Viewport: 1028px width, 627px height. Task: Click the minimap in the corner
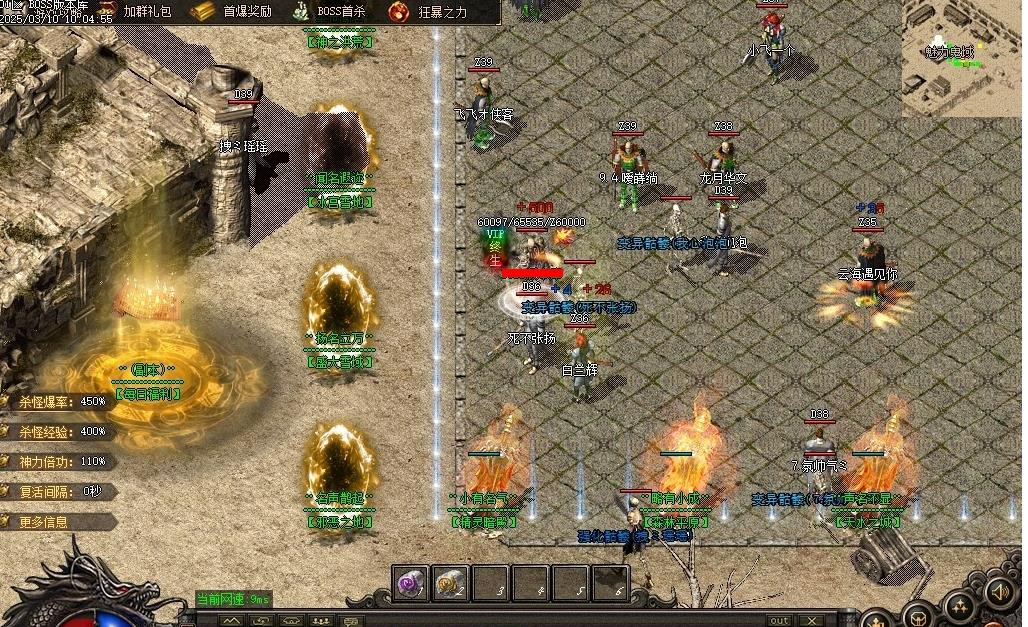(961, 57)
